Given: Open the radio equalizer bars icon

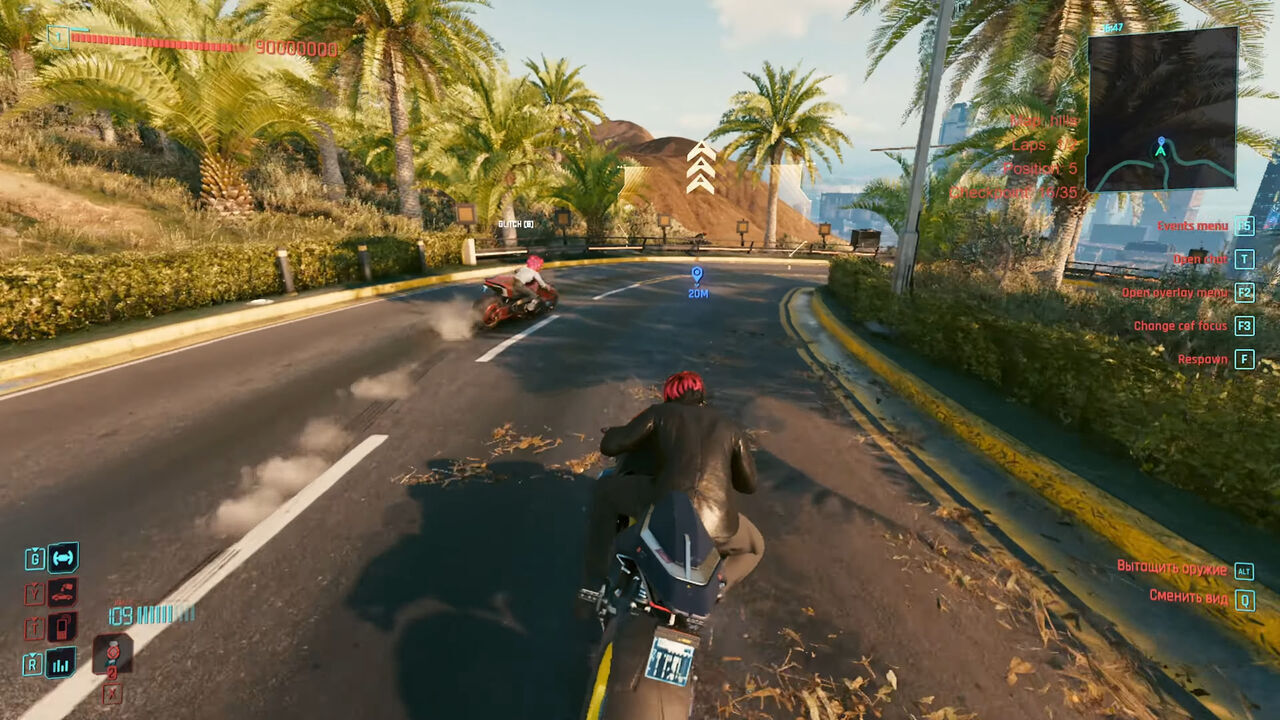Looking at the screenshot, I should coord(62,662).
